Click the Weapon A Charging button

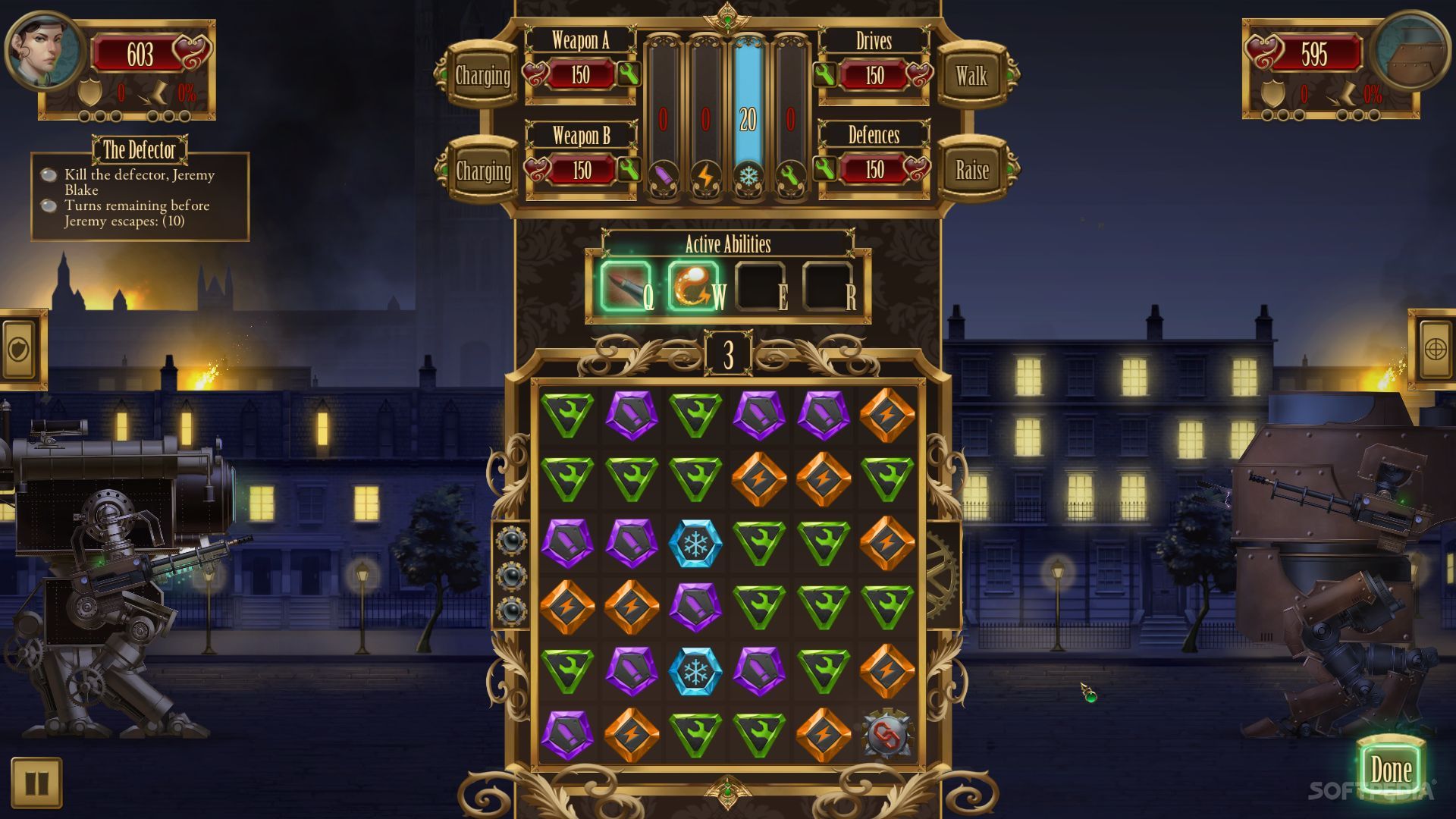pos(482,76)
